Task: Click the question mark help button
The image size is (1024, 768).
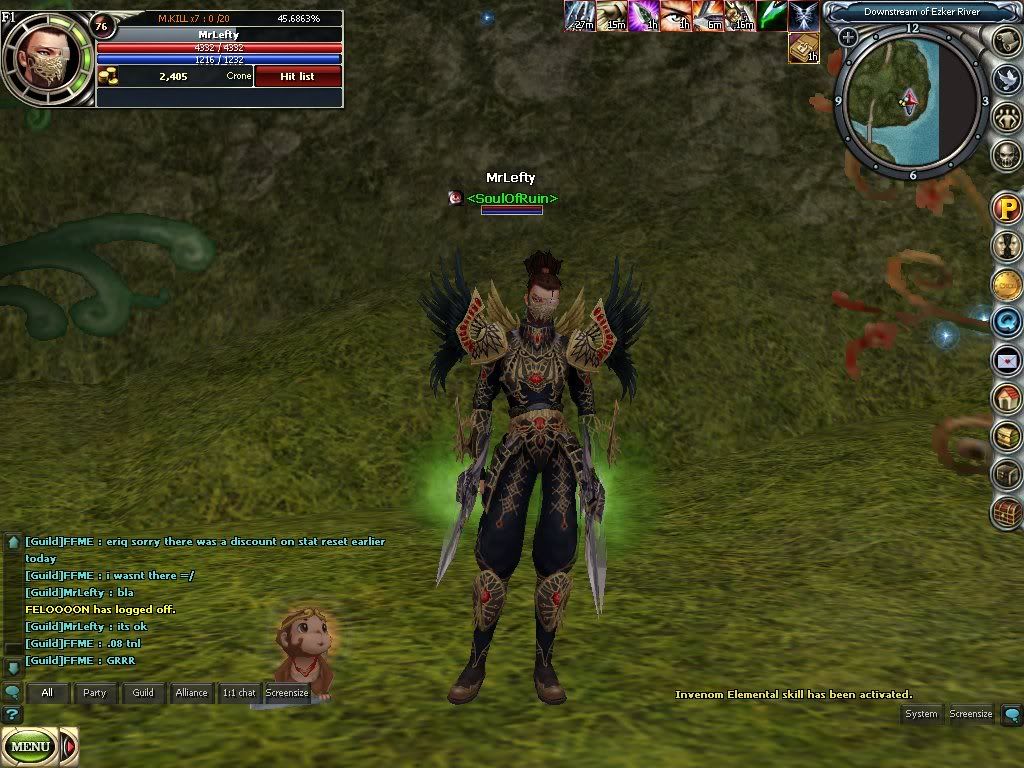Action: 12,714
